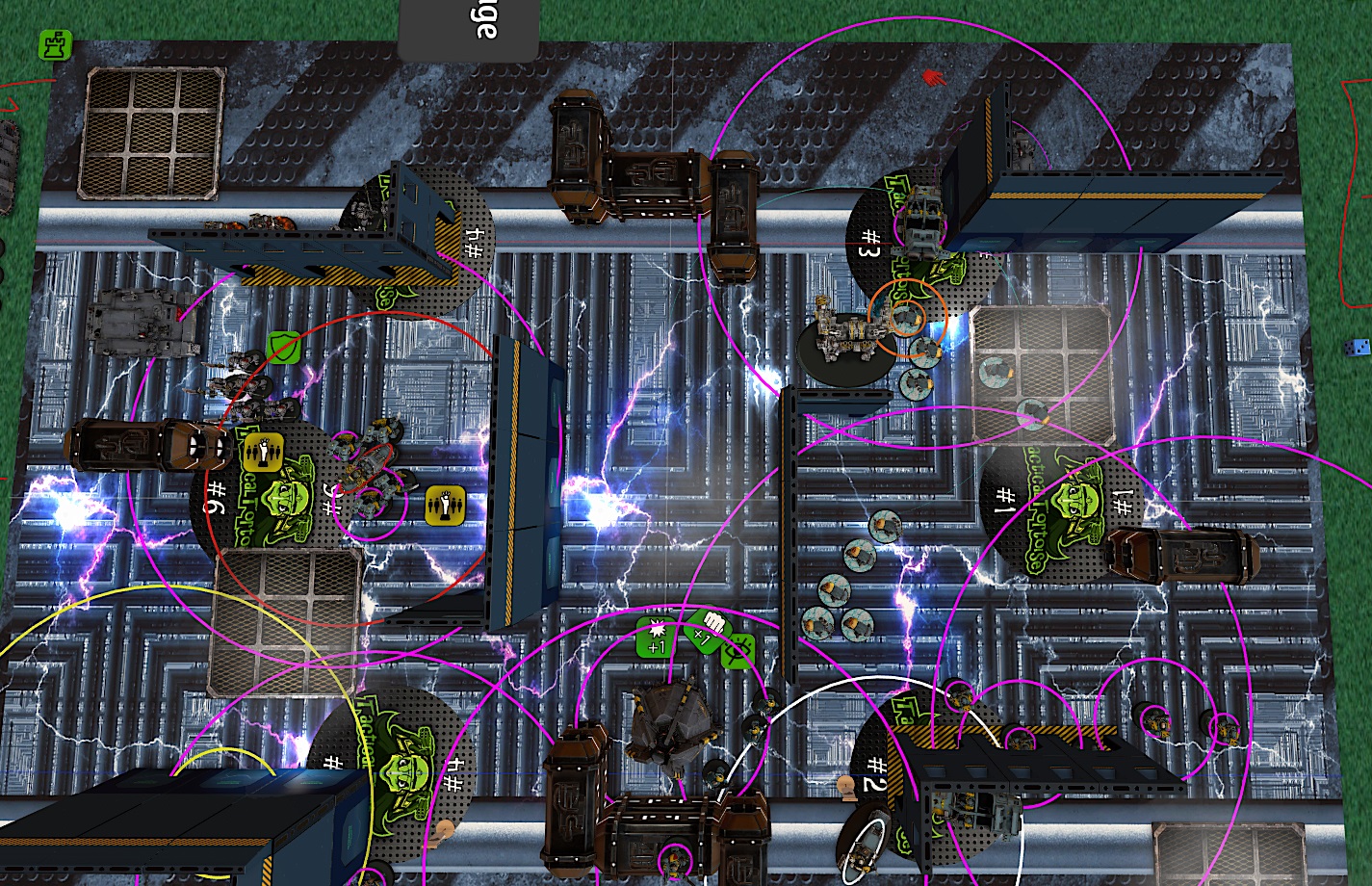Image resolution: width=1372 pixels, height=886 pixels.
Task: Select the green starburst +1 token
Action: (657, 638)
